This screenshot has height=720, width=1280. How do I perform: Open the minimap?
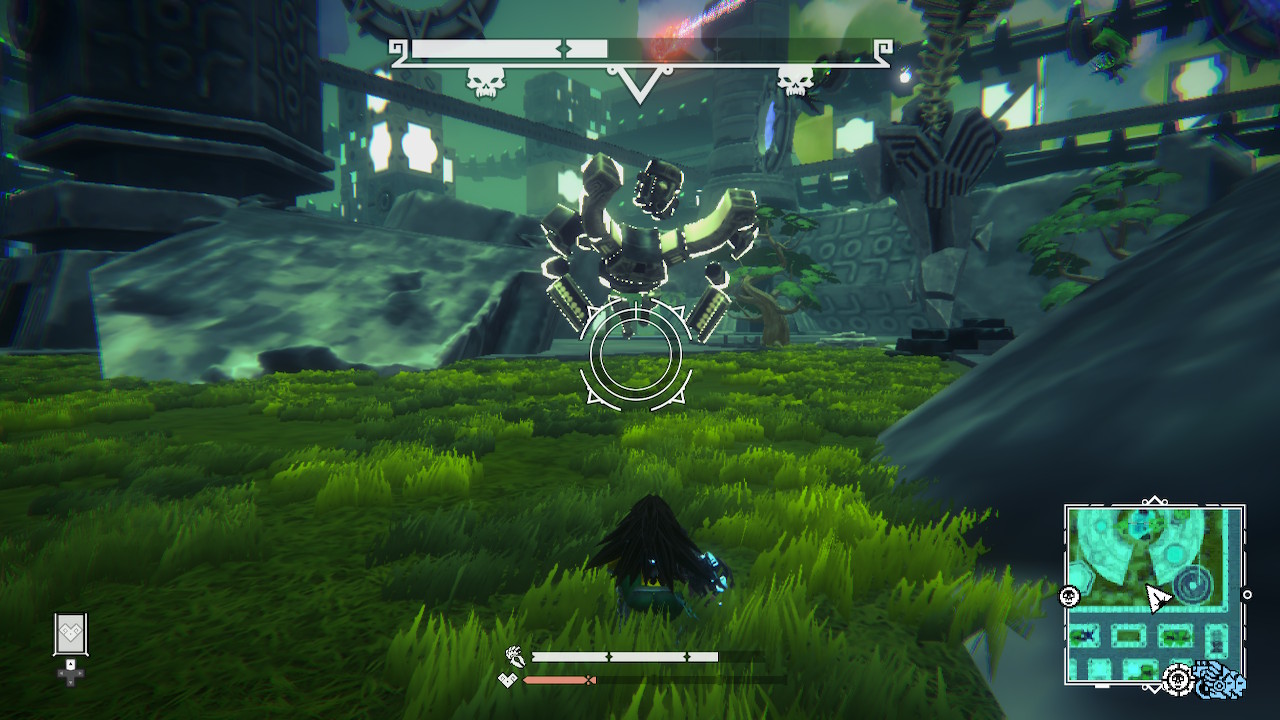(1154, 594)
